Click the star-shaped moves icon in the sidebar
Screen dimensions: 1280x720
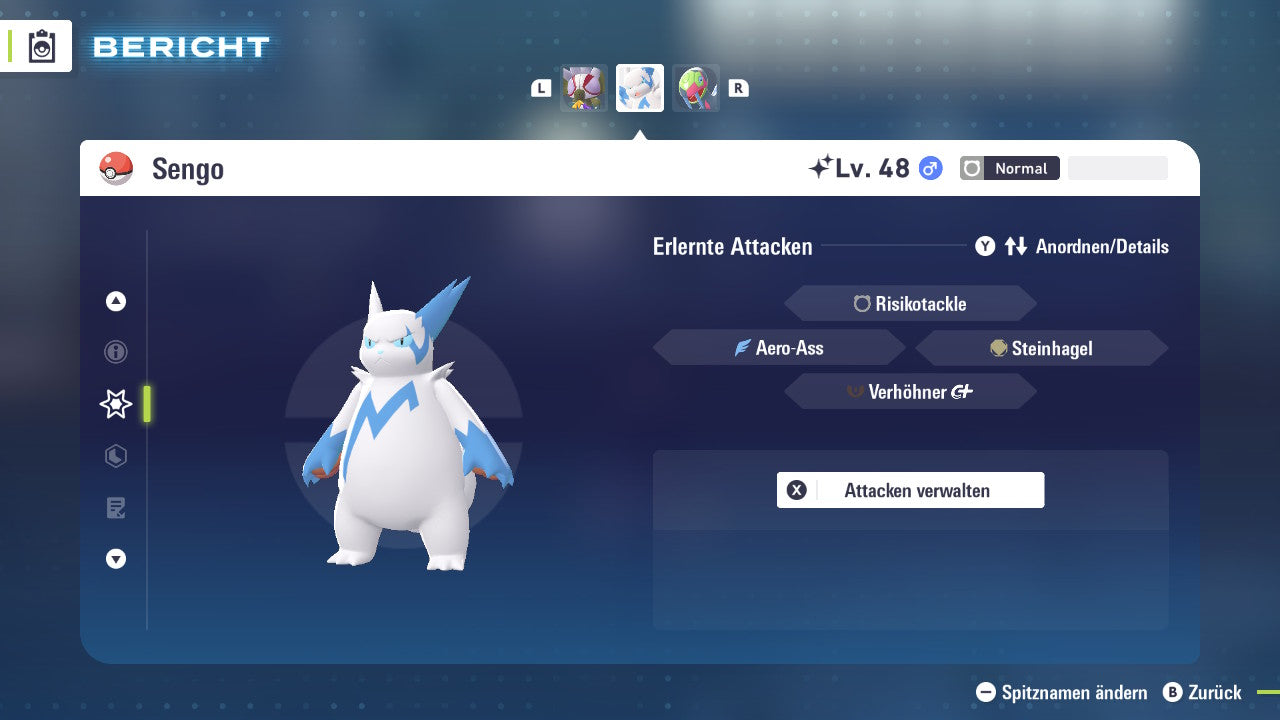[x=116, y=404]
